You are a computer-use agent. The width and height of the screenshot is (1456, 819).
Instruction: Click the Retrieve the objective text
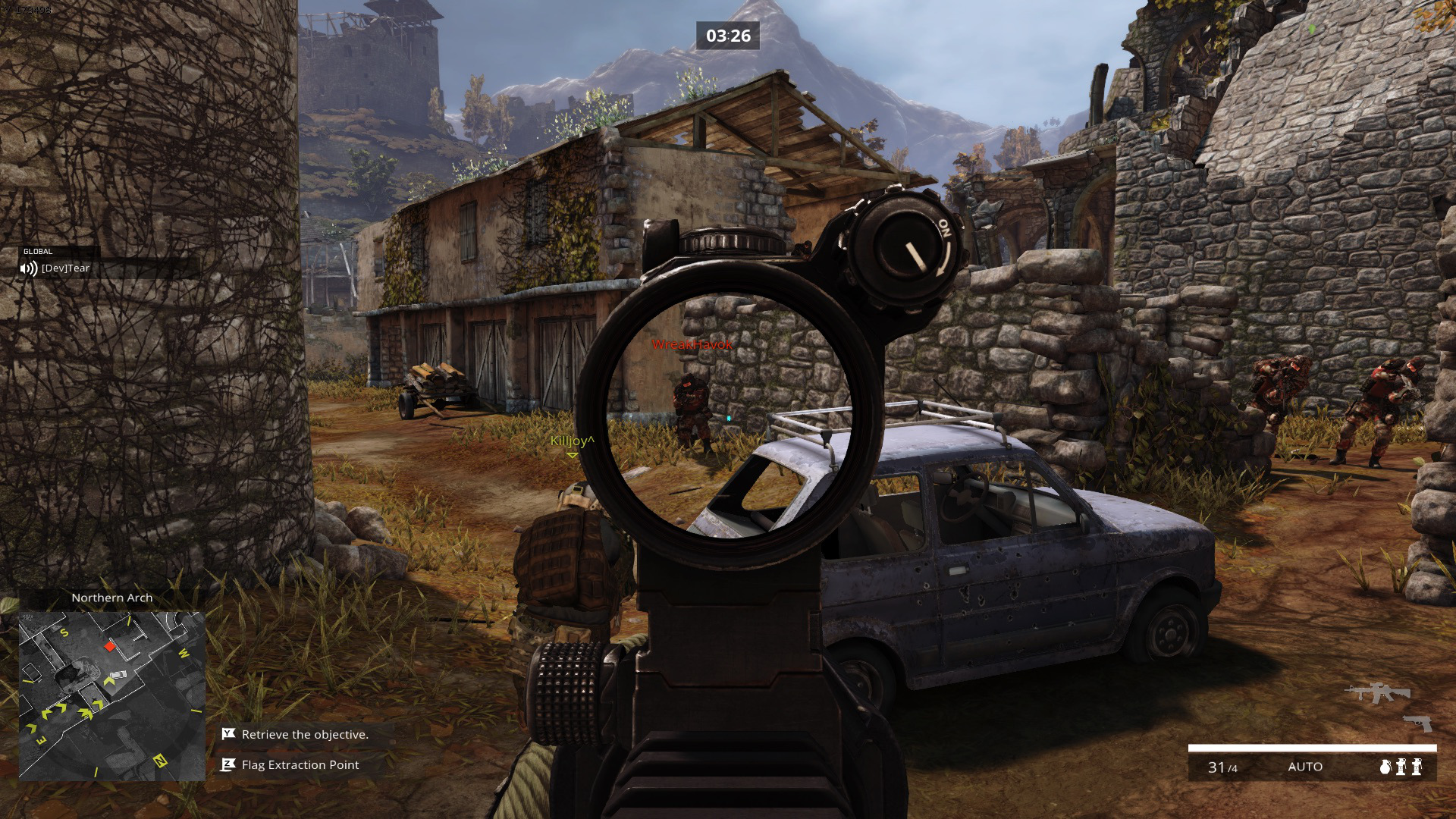[x=303, y=734]
